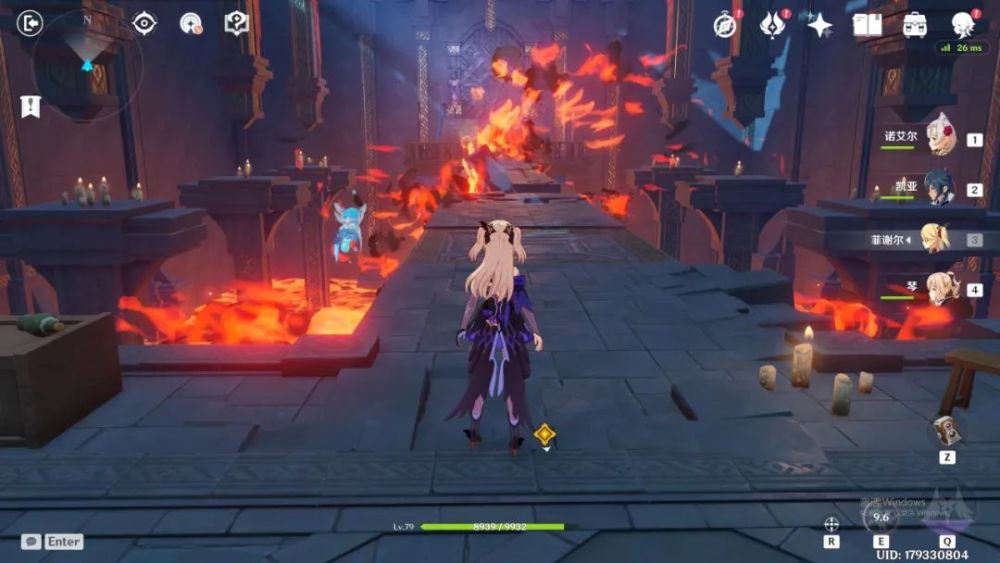The image size is (1000, 563).
Task: Open the adventurer handbook book icon
Action: (x=867, y=25)
